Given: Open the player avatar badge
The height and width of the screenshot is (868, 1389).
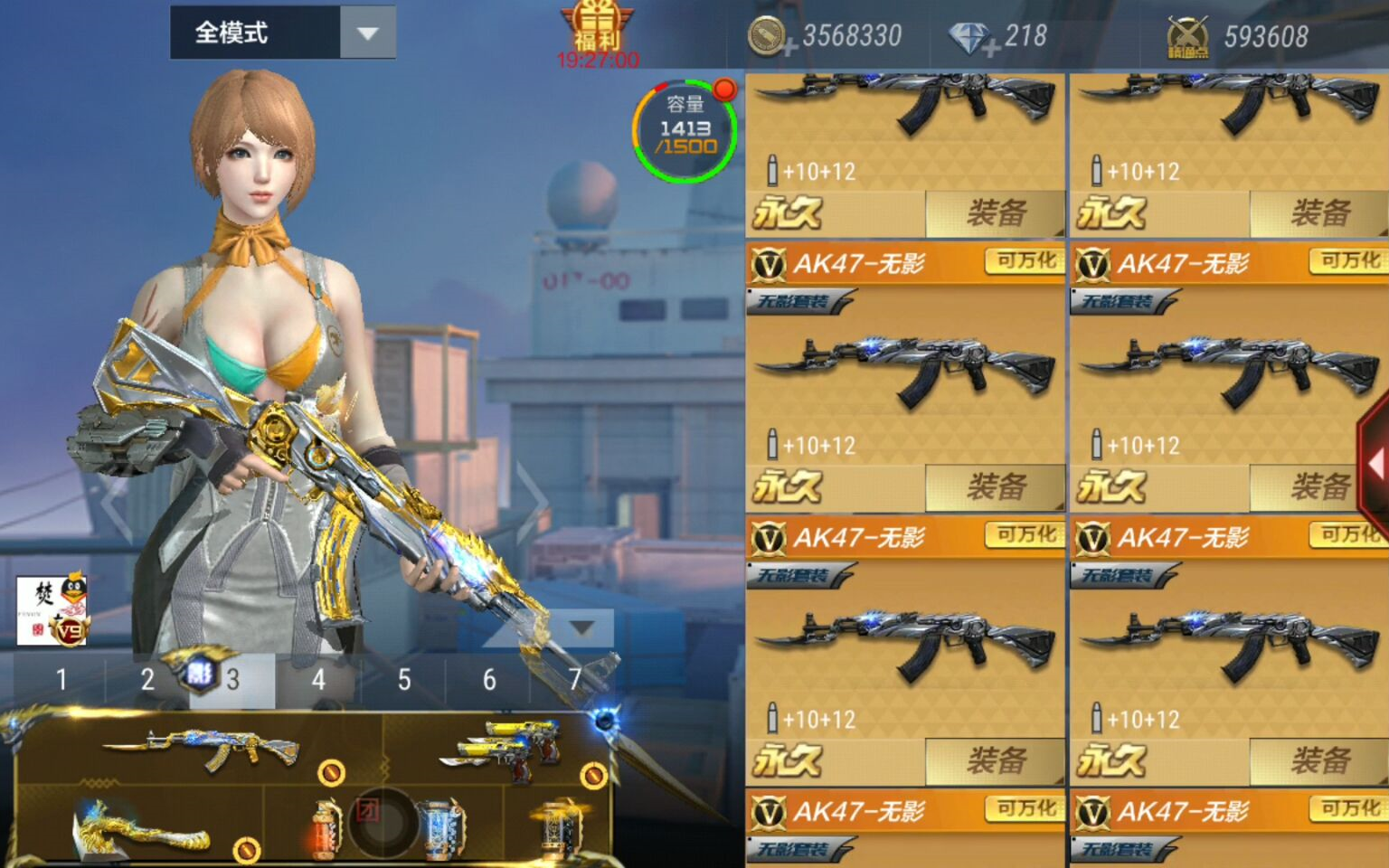Looking at the screenshot, I should [52, 611].
